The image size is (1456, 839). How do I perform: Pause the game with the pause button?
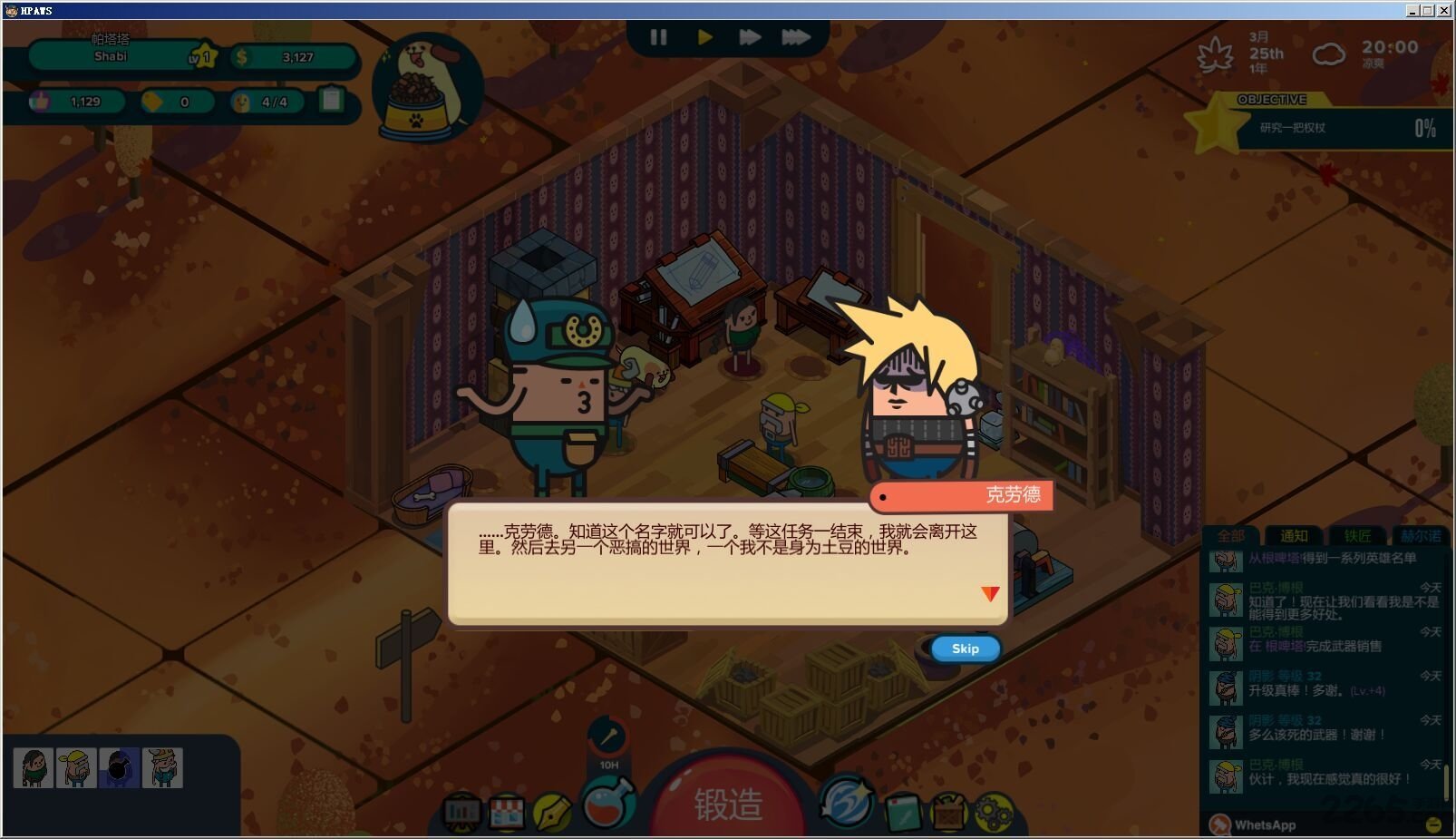659,37
